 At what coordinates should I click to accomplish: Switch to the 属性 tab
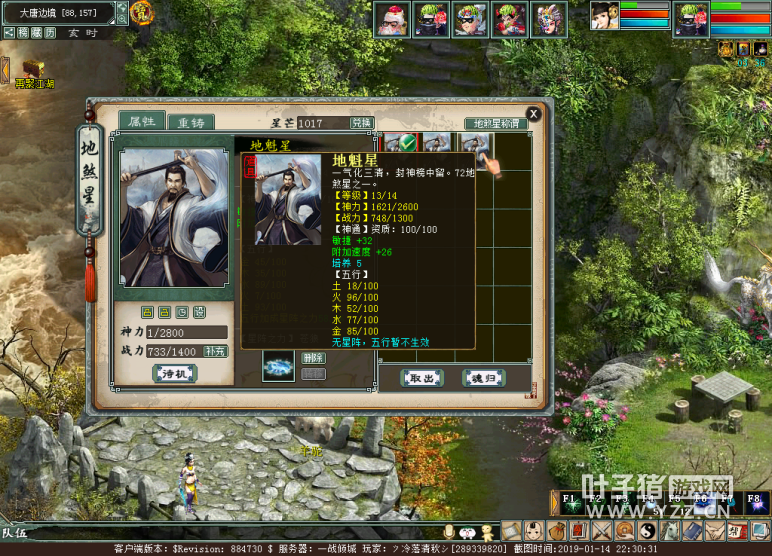click(141, 122)
